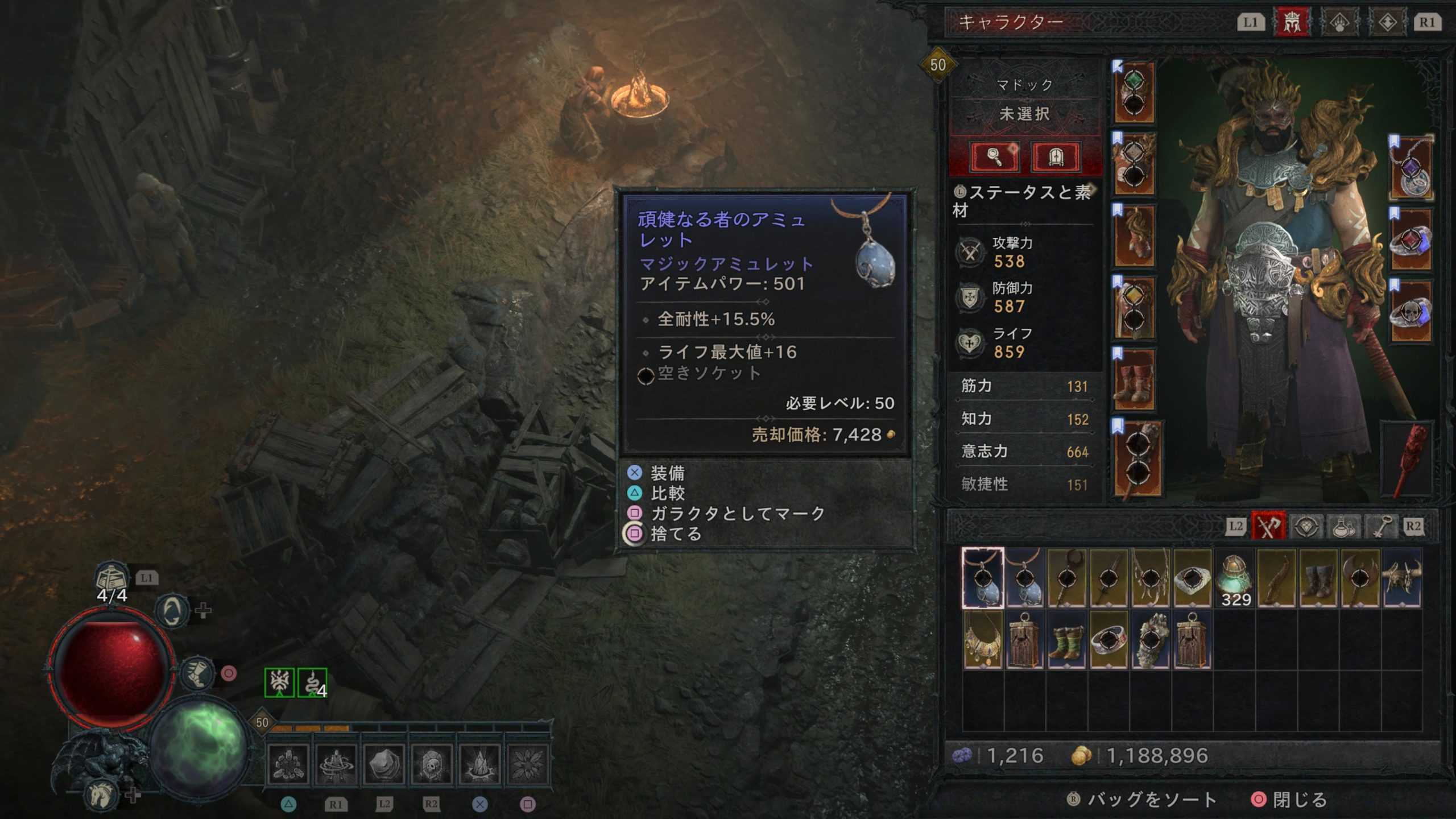This screenshot has height=819, width=1456.
Task: Select the equipped red boots slot
Action: pyautogui.click(x=1134, y=379)
